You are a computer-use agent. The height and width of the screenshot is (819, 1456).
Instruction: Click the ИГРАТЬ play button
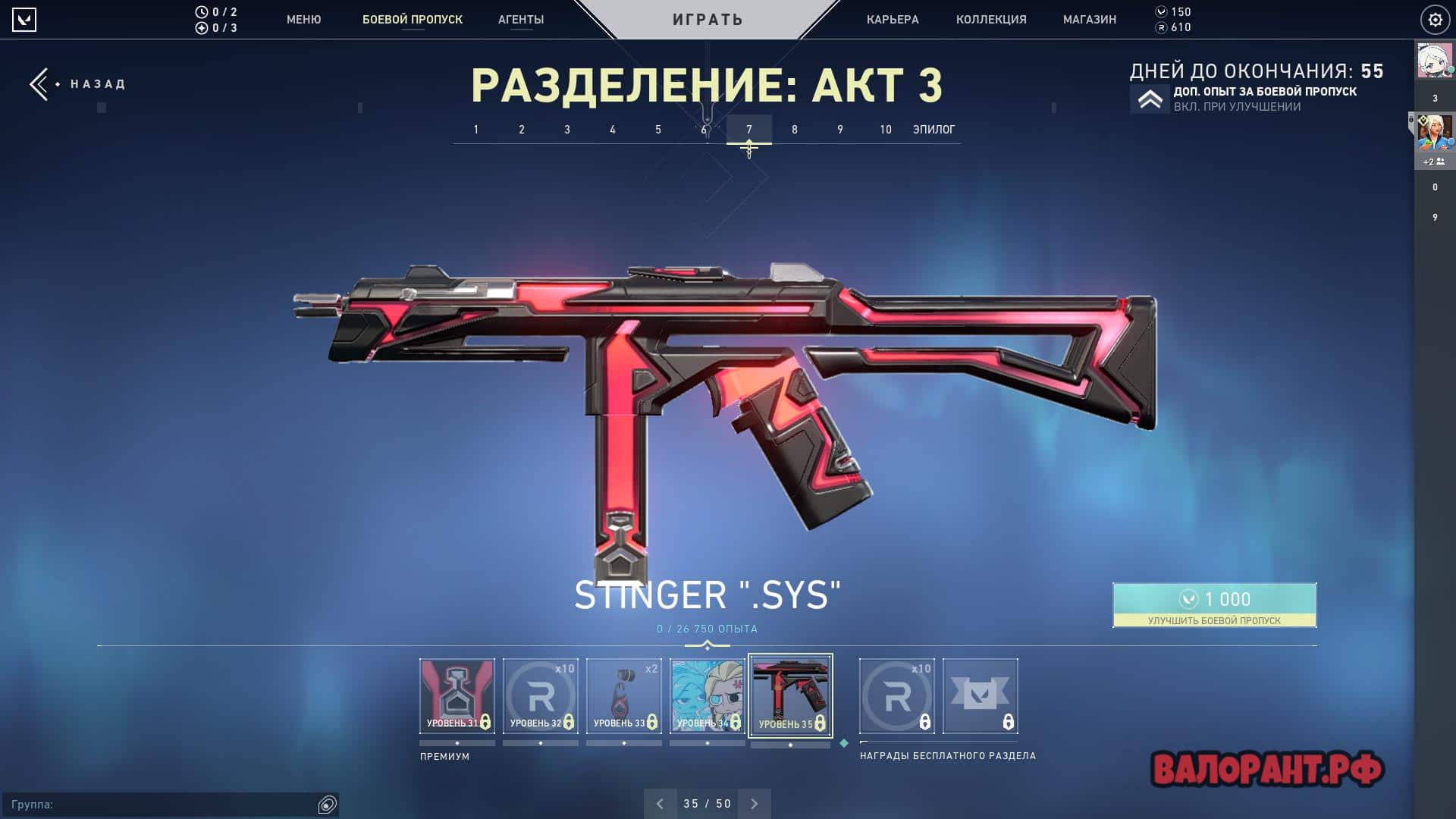(708, 20)
